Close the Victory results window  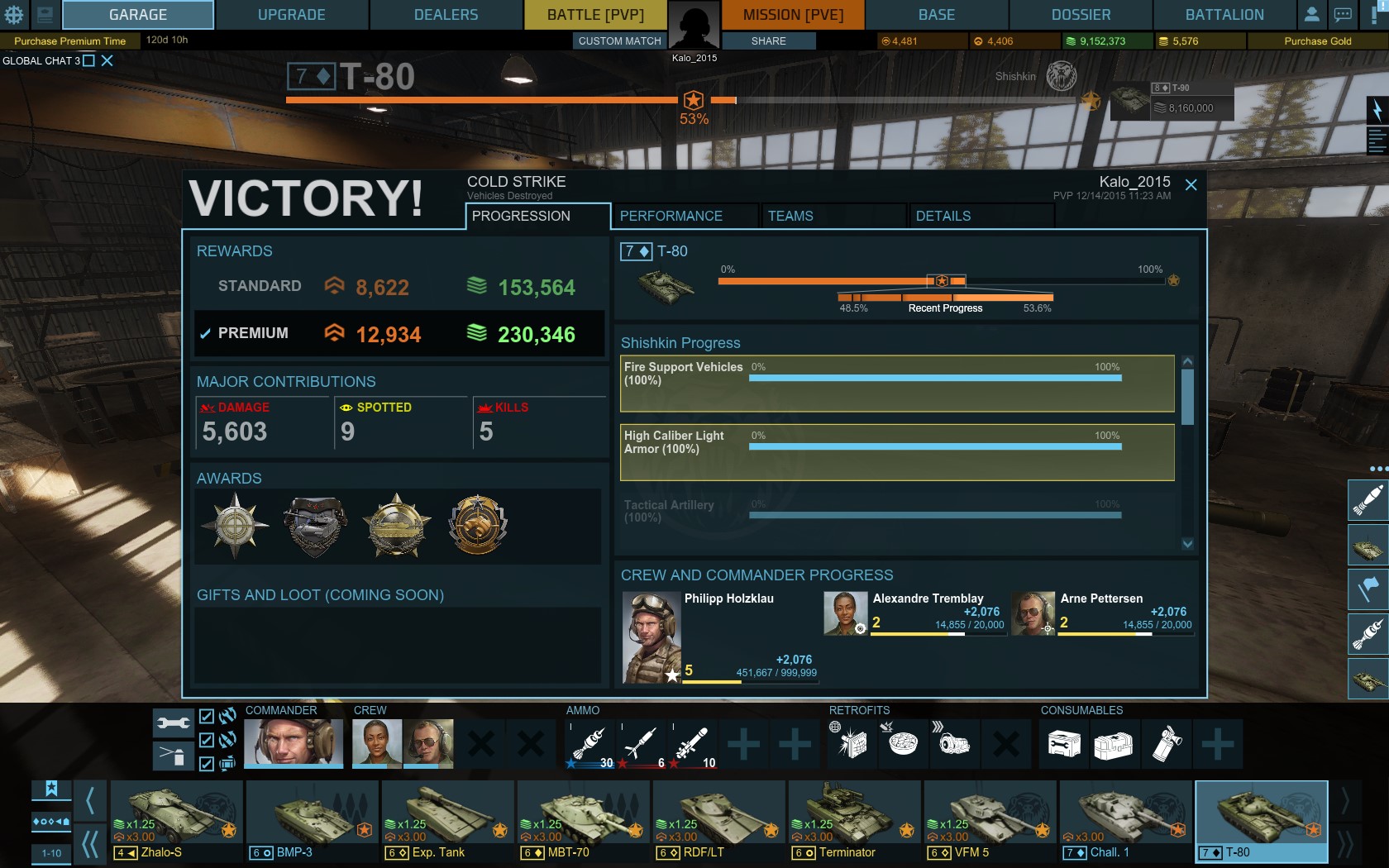pyautogui.click(x=1191, y=185)
